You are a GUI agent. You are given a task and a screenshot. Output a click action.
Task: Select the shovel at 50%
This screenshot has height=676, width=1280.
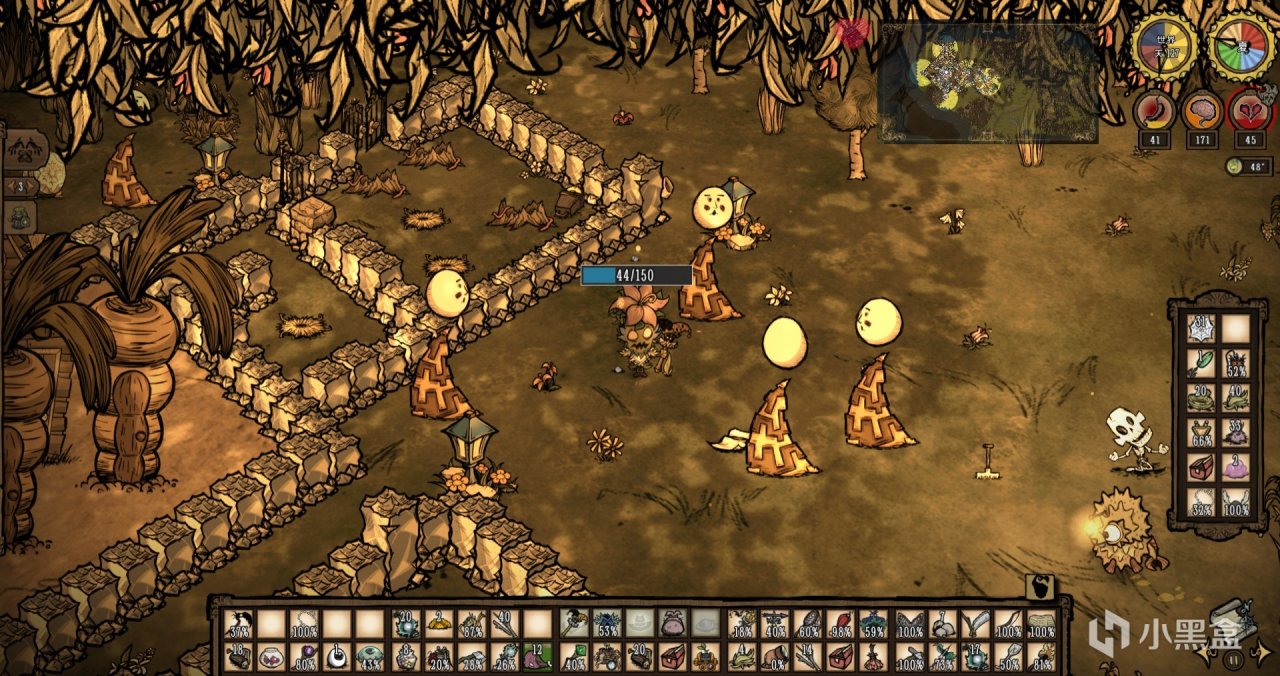click(1010, 658)
